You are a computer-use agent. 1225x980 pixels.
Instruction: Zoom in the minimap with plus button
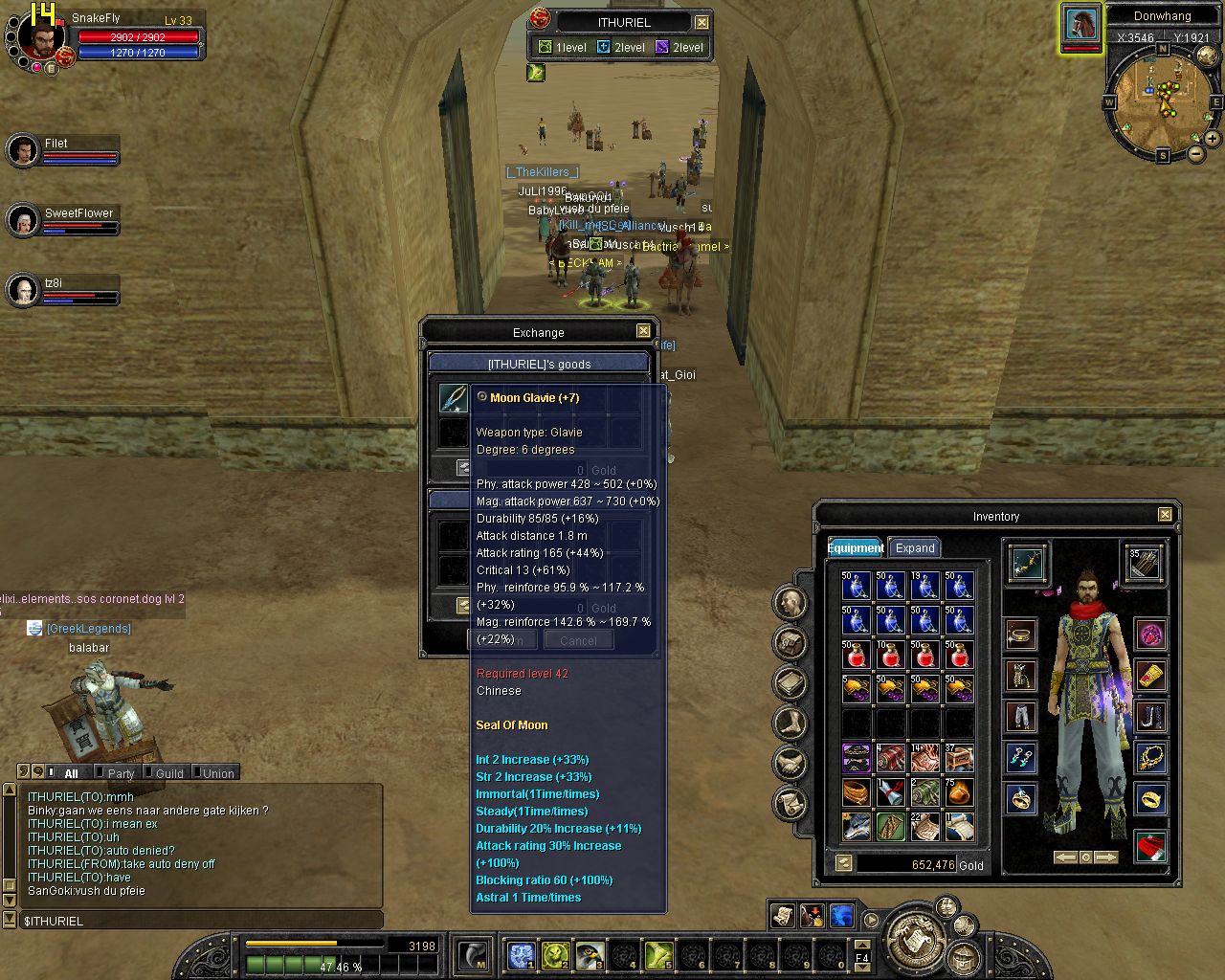[1213, 138]
